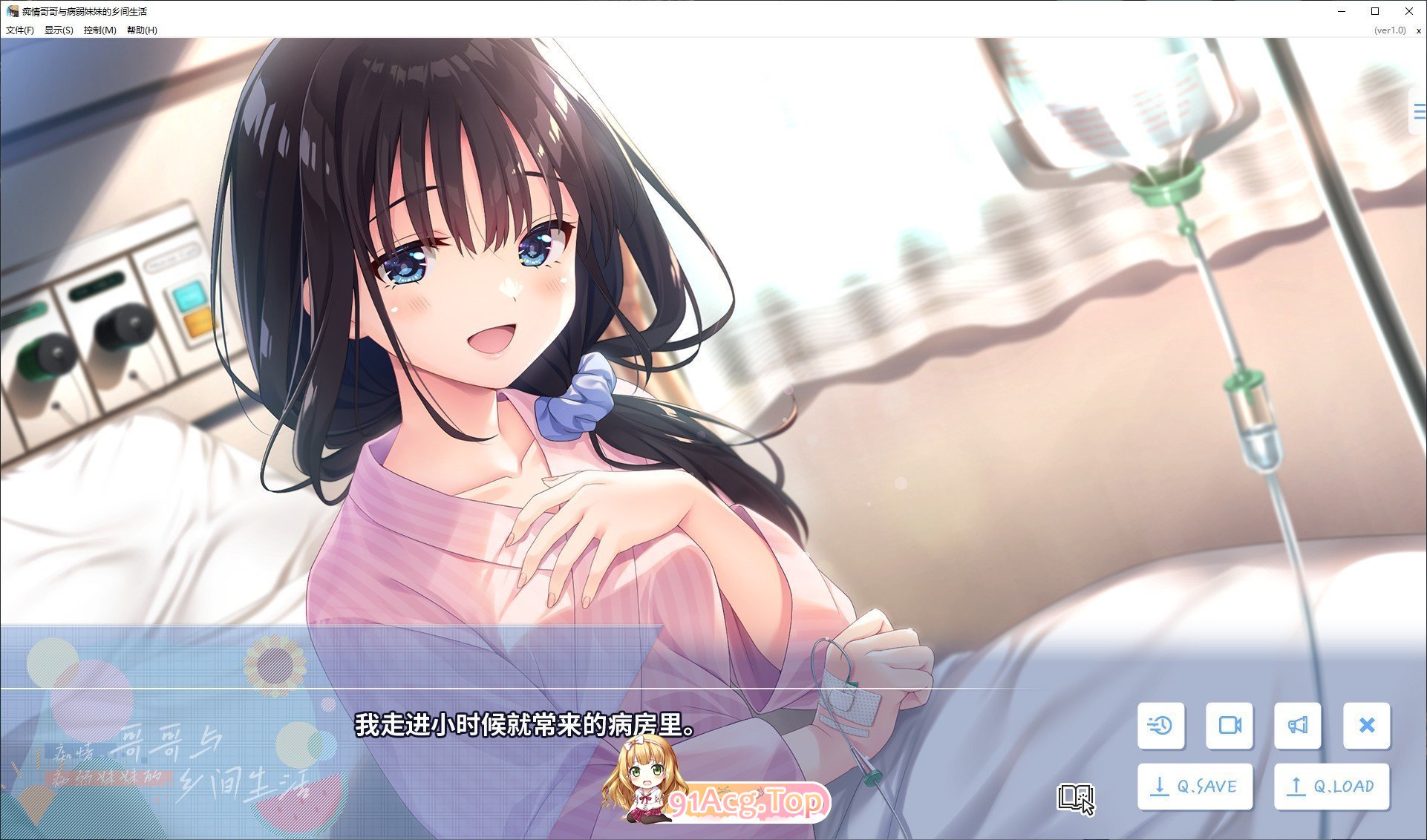Quick save the game with Q.SAVE
Image resolution: width=1427 pixels, height=840 pixels.
(x=1195, y=786)
